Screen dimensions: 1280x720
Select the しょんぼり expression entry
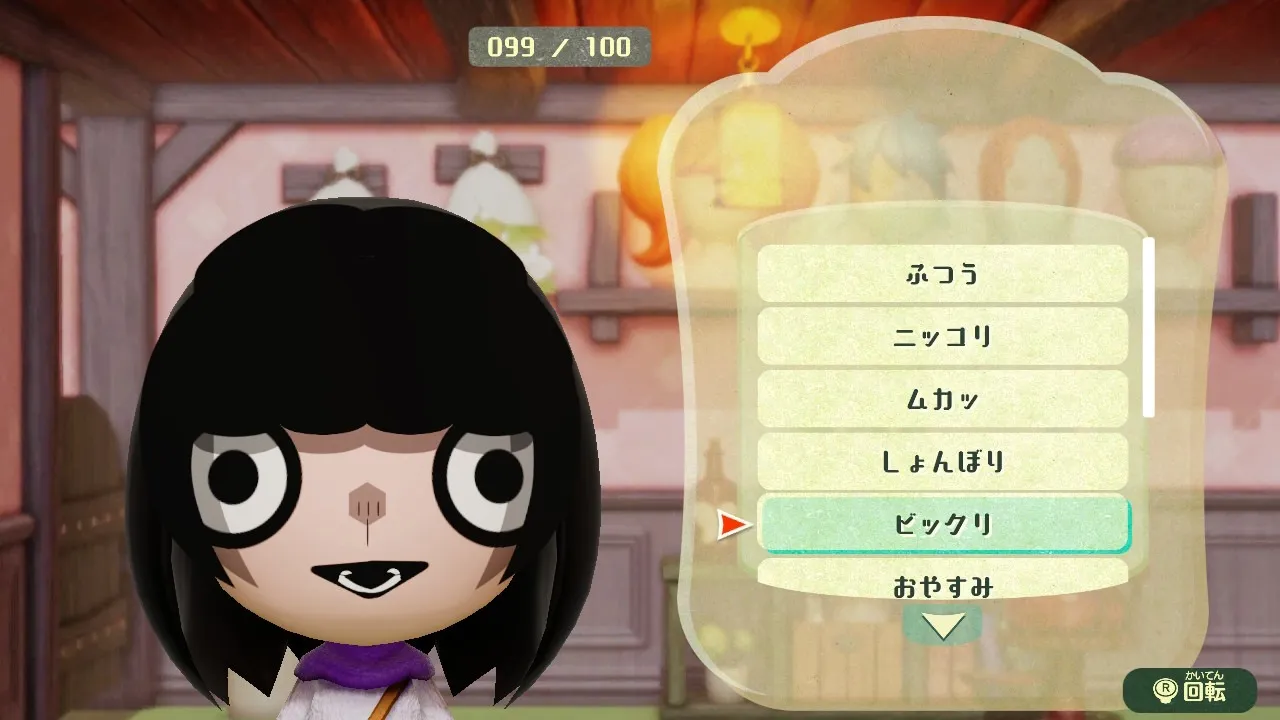point(942,462)
